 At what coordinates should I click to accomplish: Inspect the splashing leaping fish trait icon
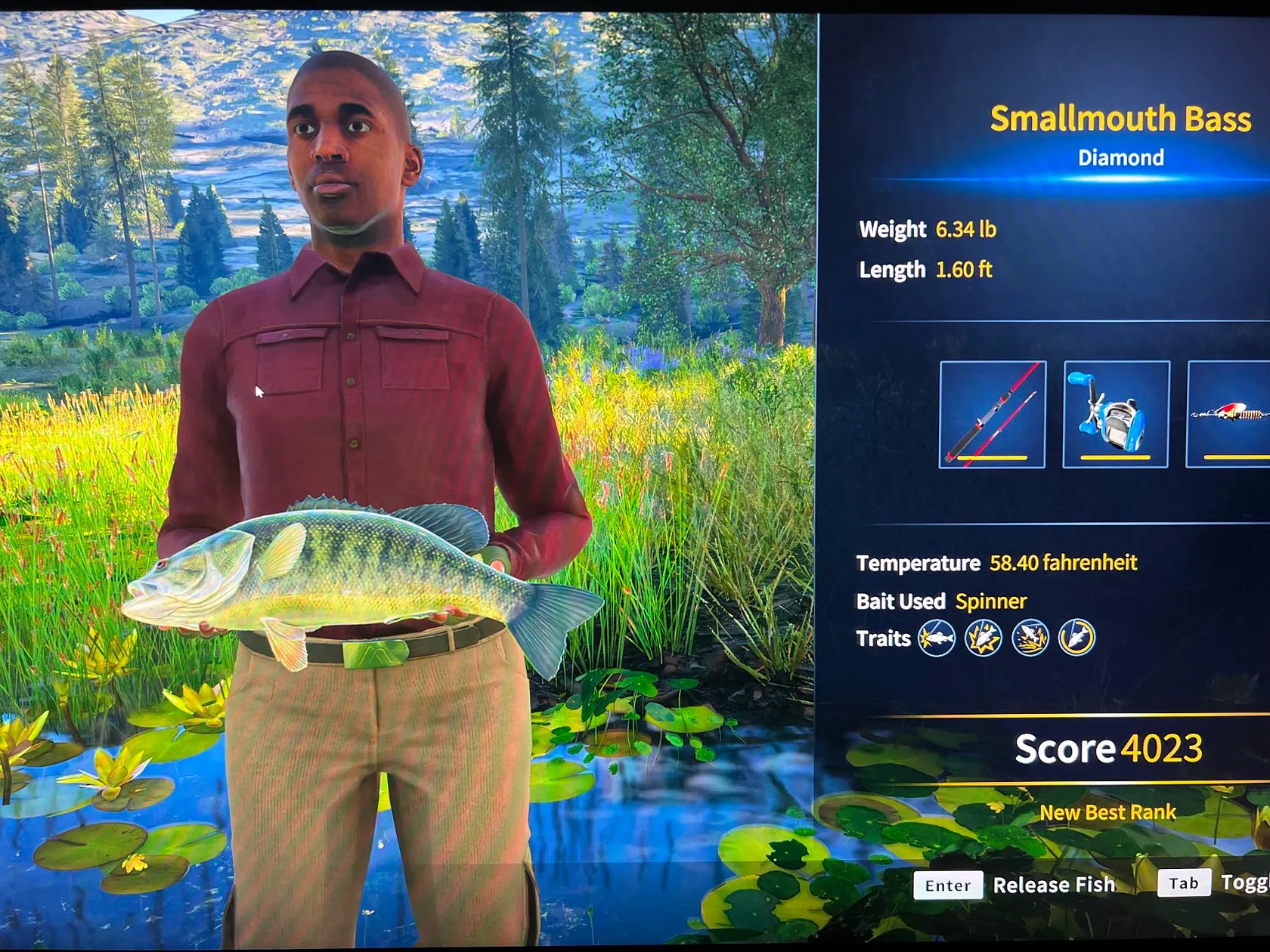point(1030,638)
